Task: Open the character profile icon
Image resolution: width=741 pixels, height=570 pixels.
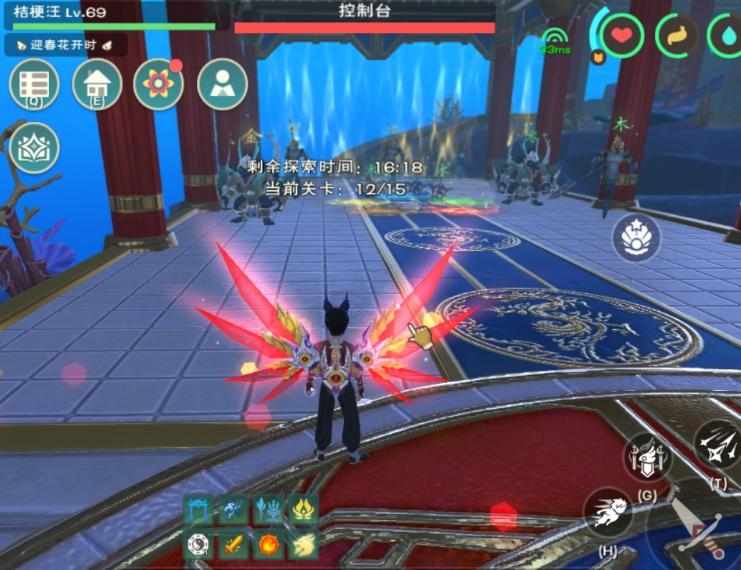Action: click(x=222, y=83)
